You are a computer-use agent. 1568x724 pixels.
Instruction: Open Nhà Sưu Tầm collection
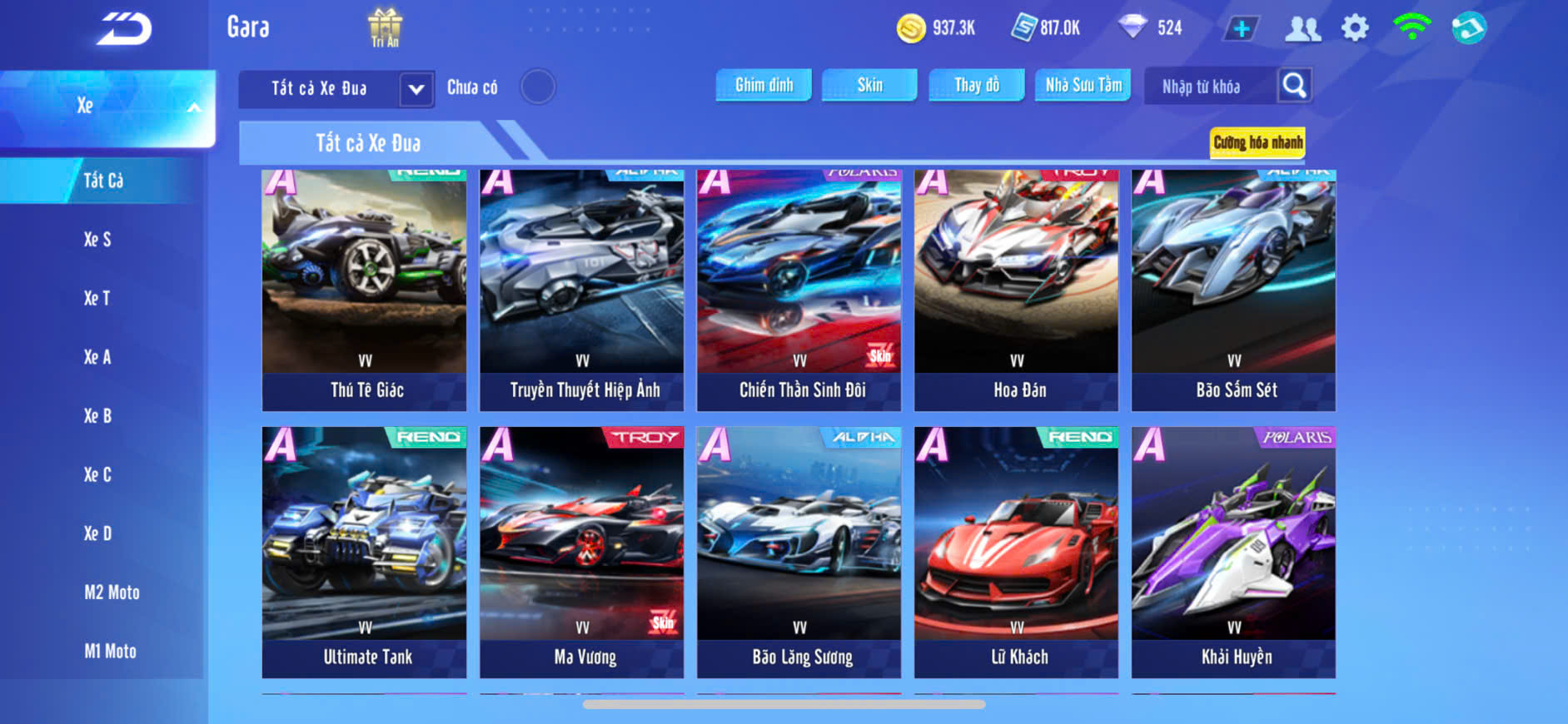(x=1083, y=85)
